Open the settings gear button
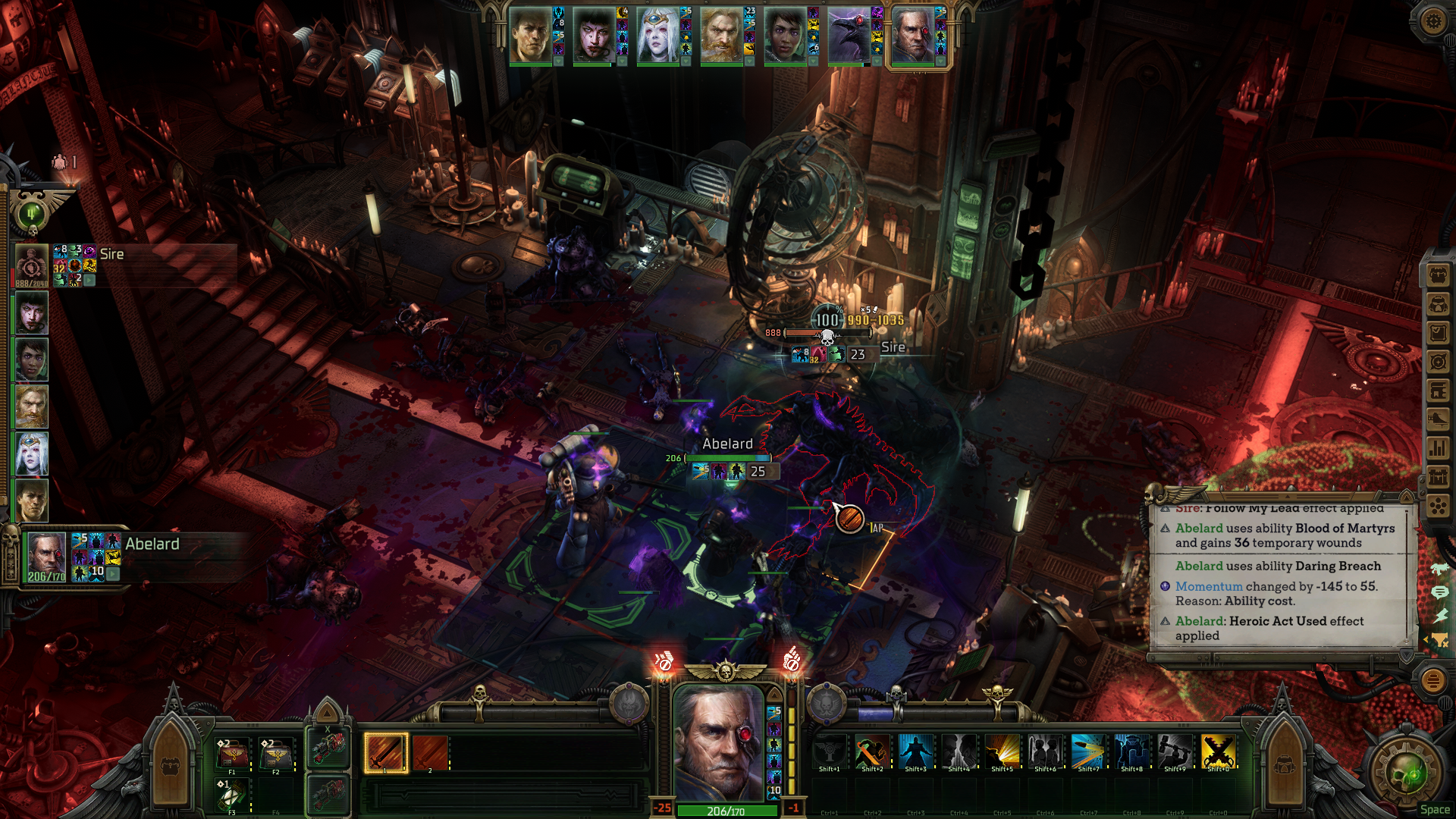 pos(1432,20)
